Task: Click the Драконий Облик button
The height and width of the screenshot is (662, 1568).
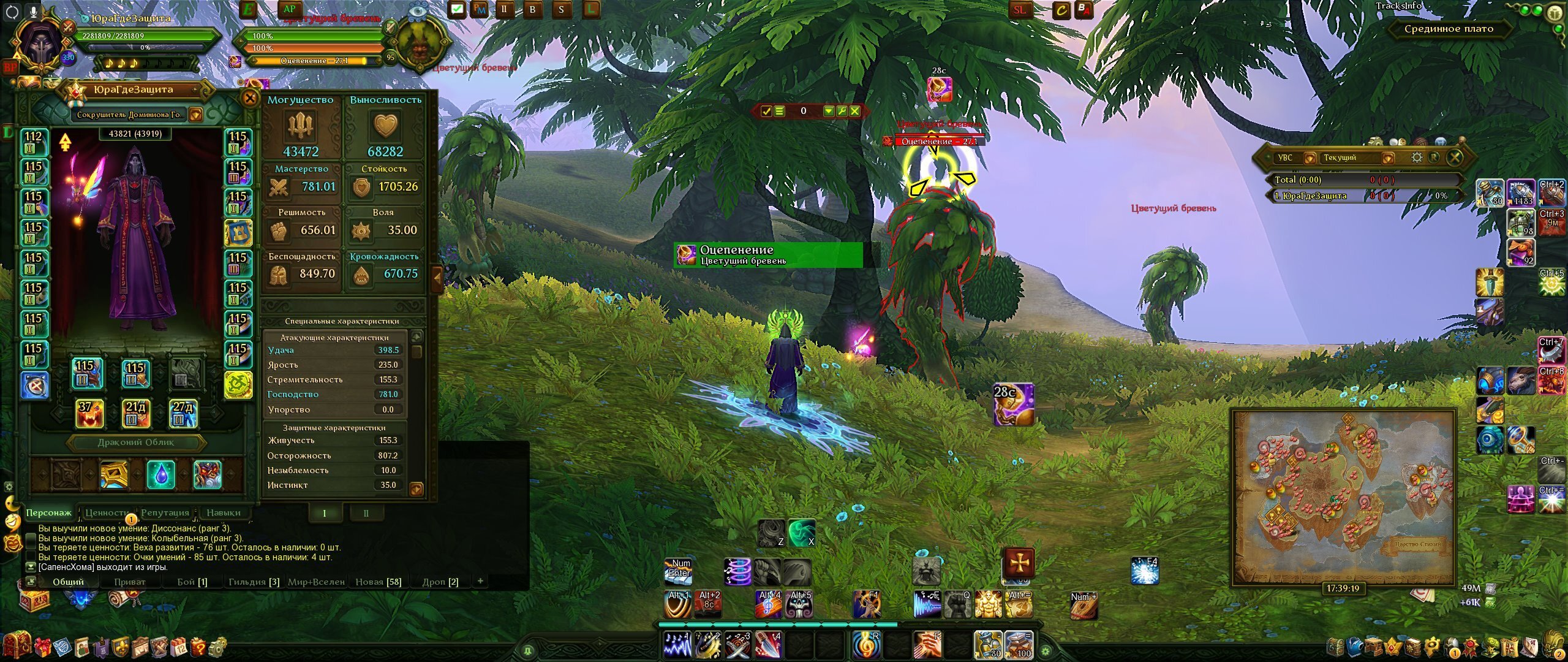Action: coord(136,442)
